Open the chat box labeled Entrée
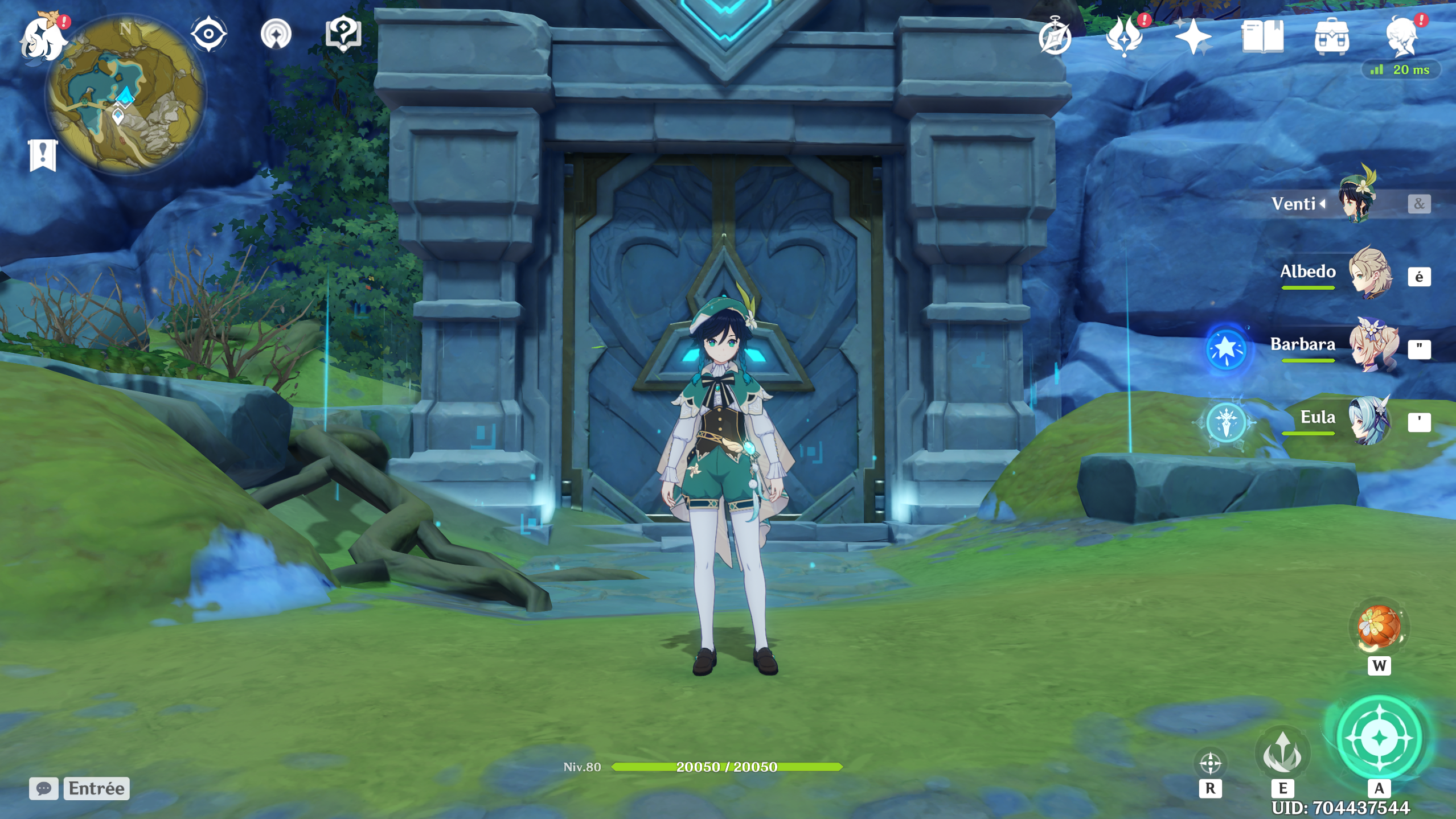The width and height of the screenshot is (1456, 819). click(x=80, y=788)
